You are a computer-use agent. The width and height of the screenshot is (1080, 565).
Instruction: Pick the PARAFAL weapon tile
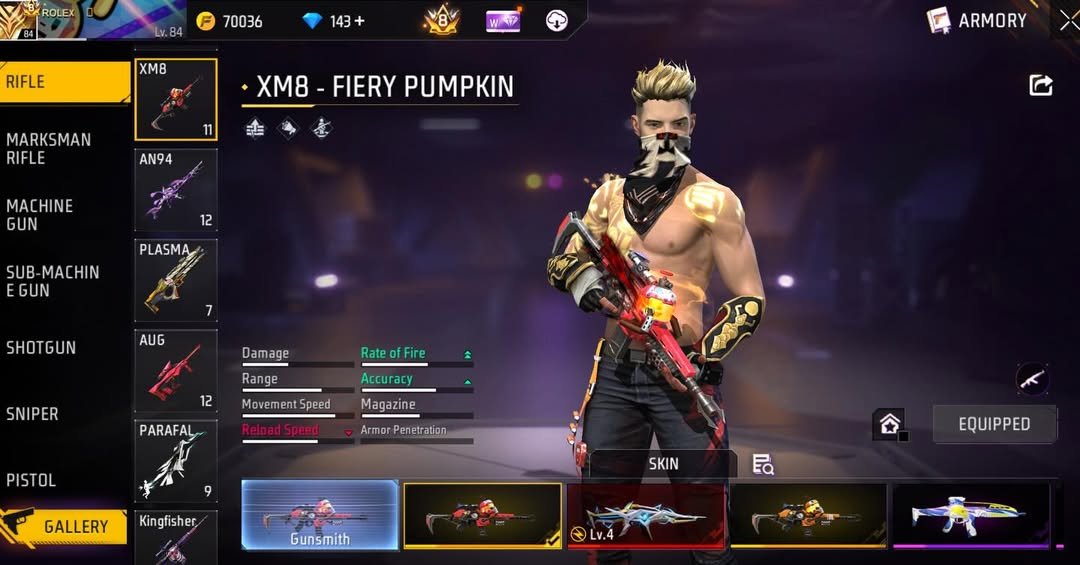(x=176, y=461)
